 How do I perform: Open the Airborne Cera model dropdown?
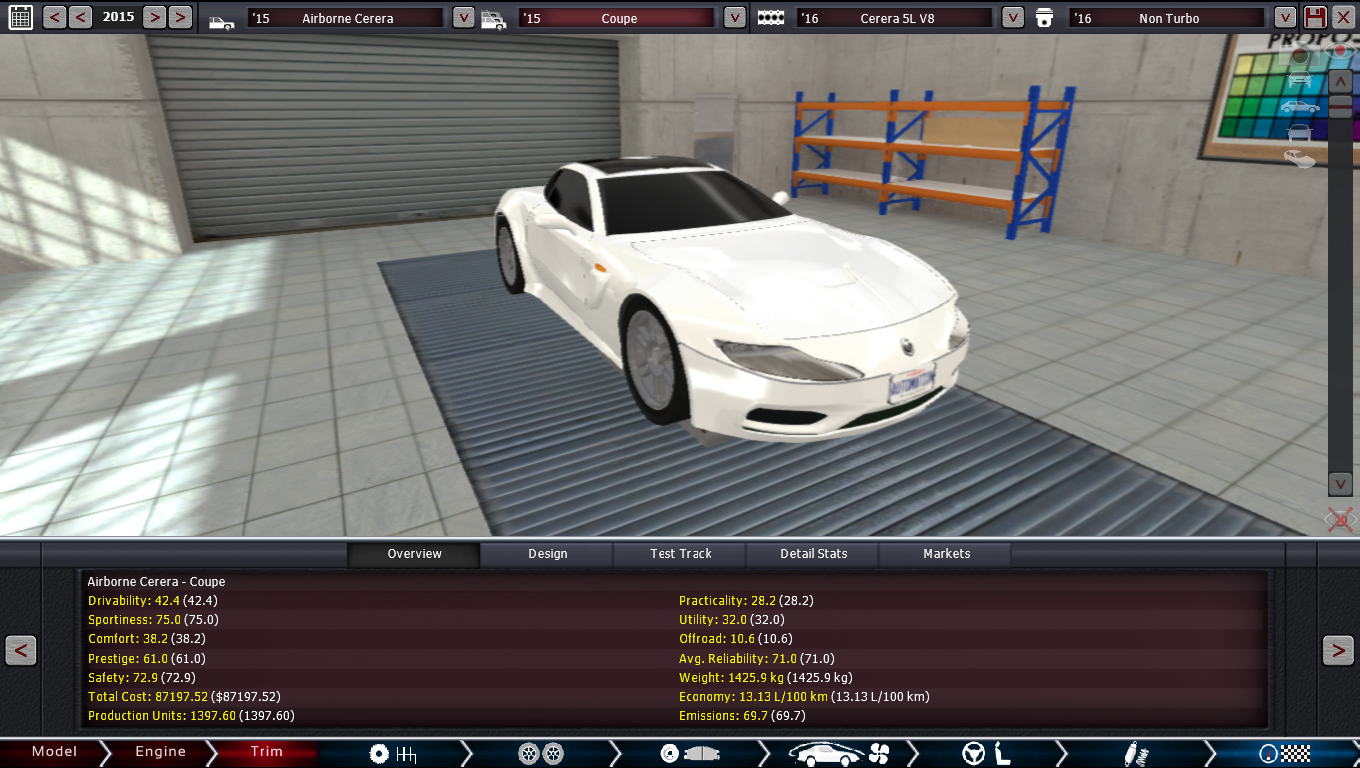[463, 17]
